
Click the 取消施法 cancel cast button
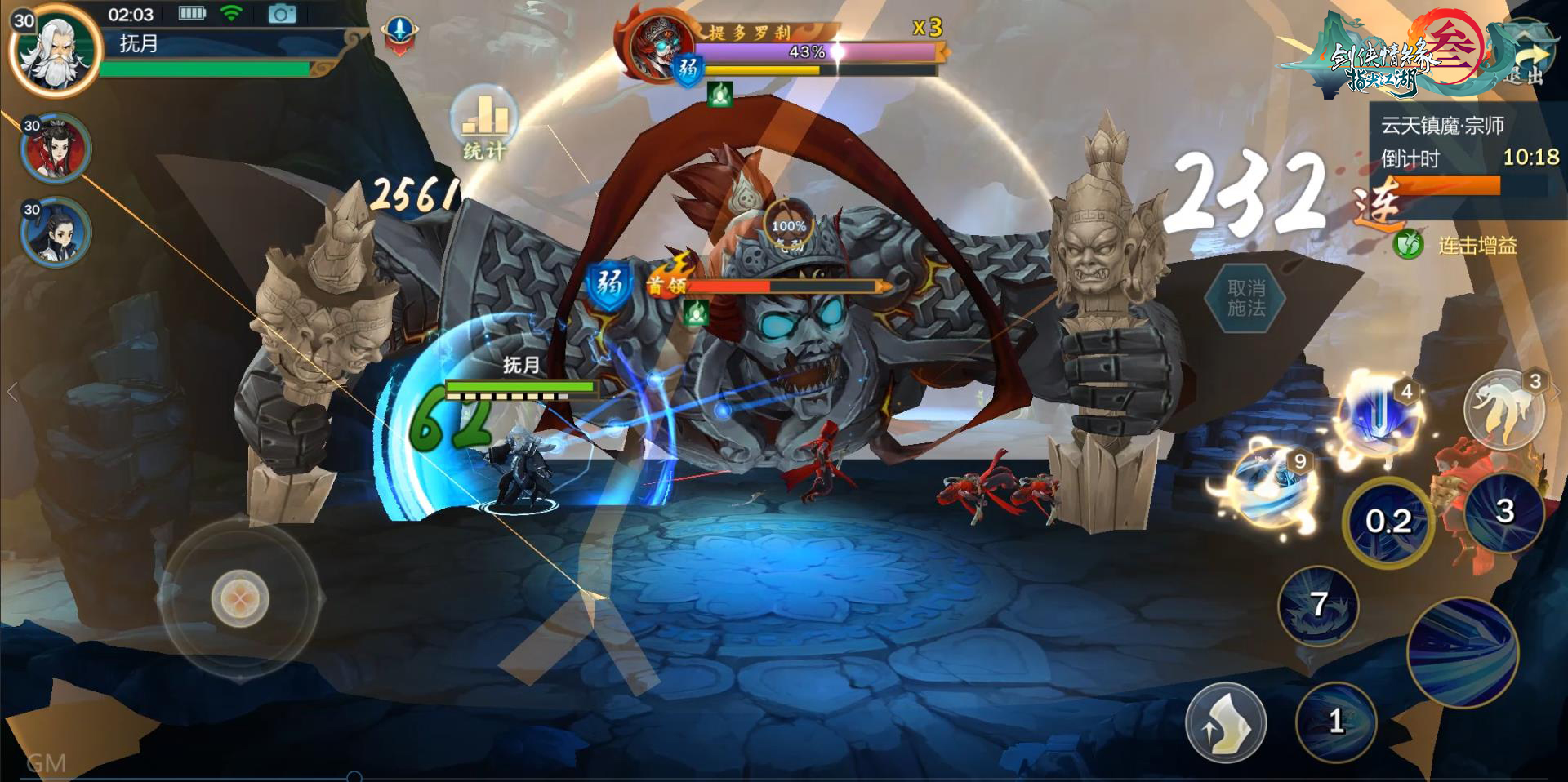point(1245,298)
